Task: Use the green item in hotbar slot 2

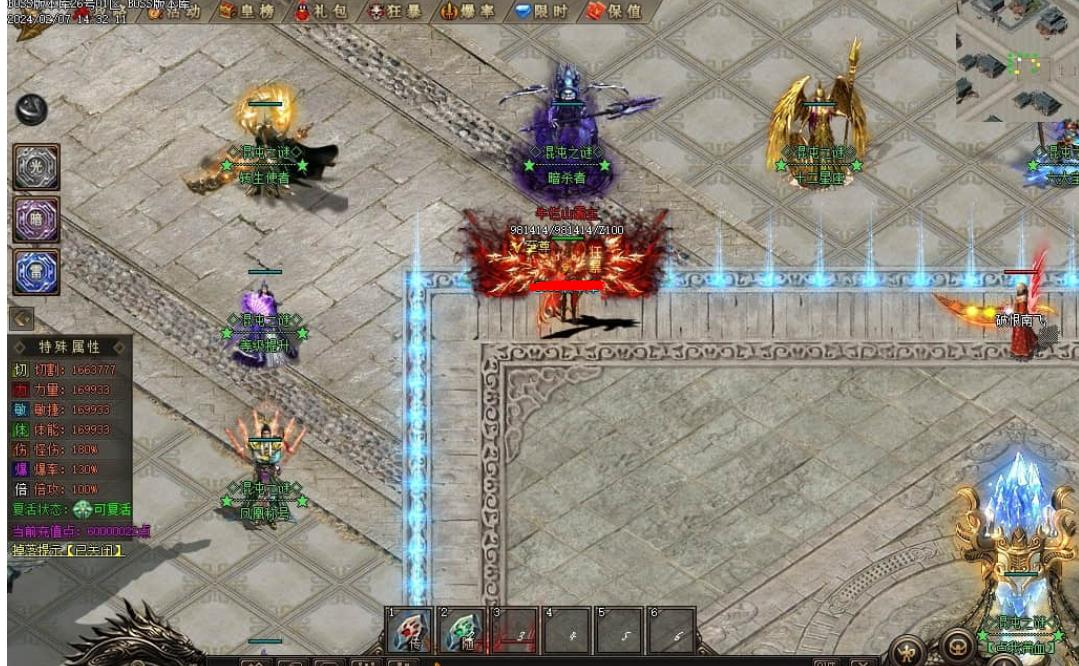Action: pyautogui.click(x=461, y=631)
